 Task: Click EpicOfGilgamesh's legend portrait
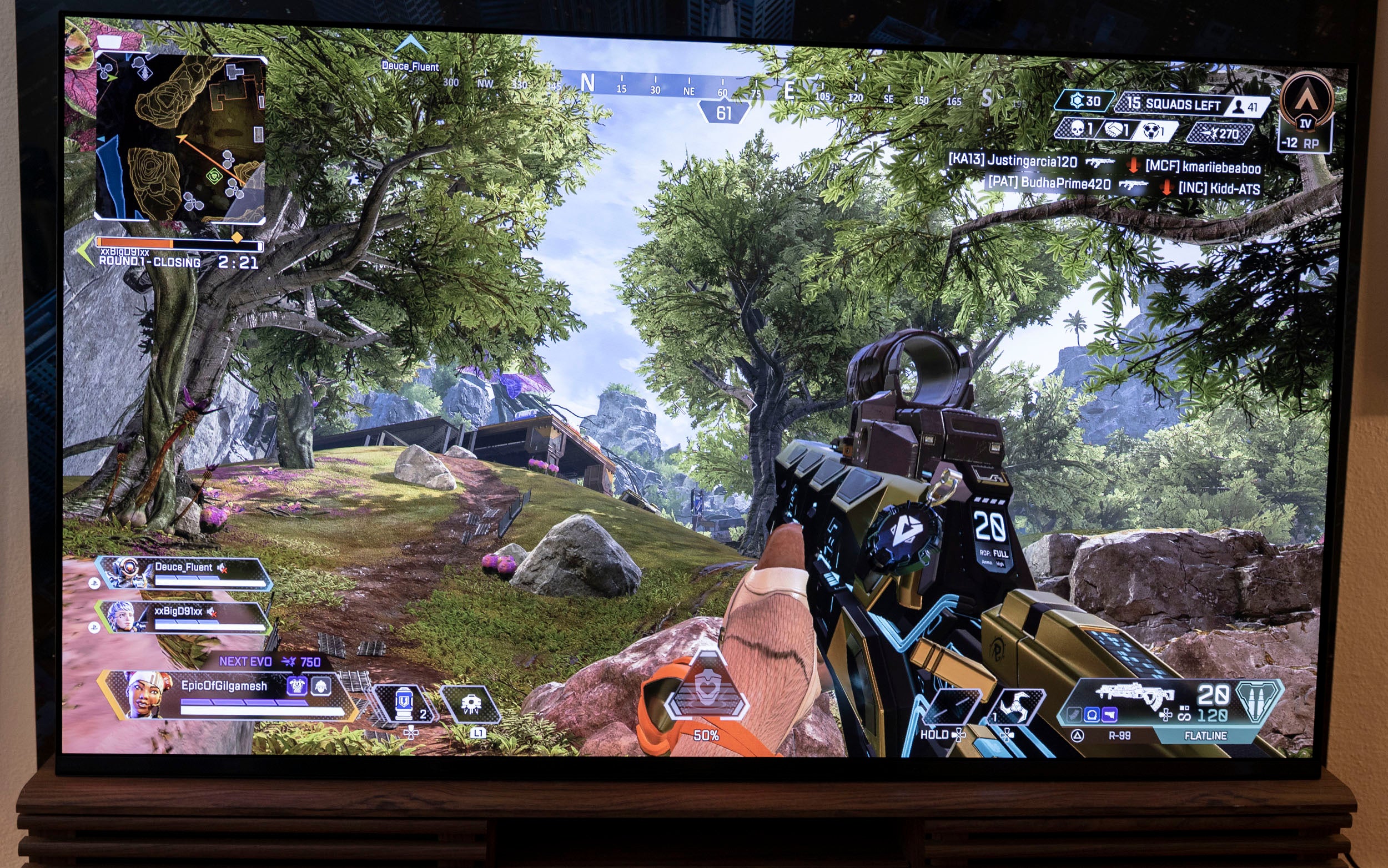pyautogui.click(x=147, y=695)
